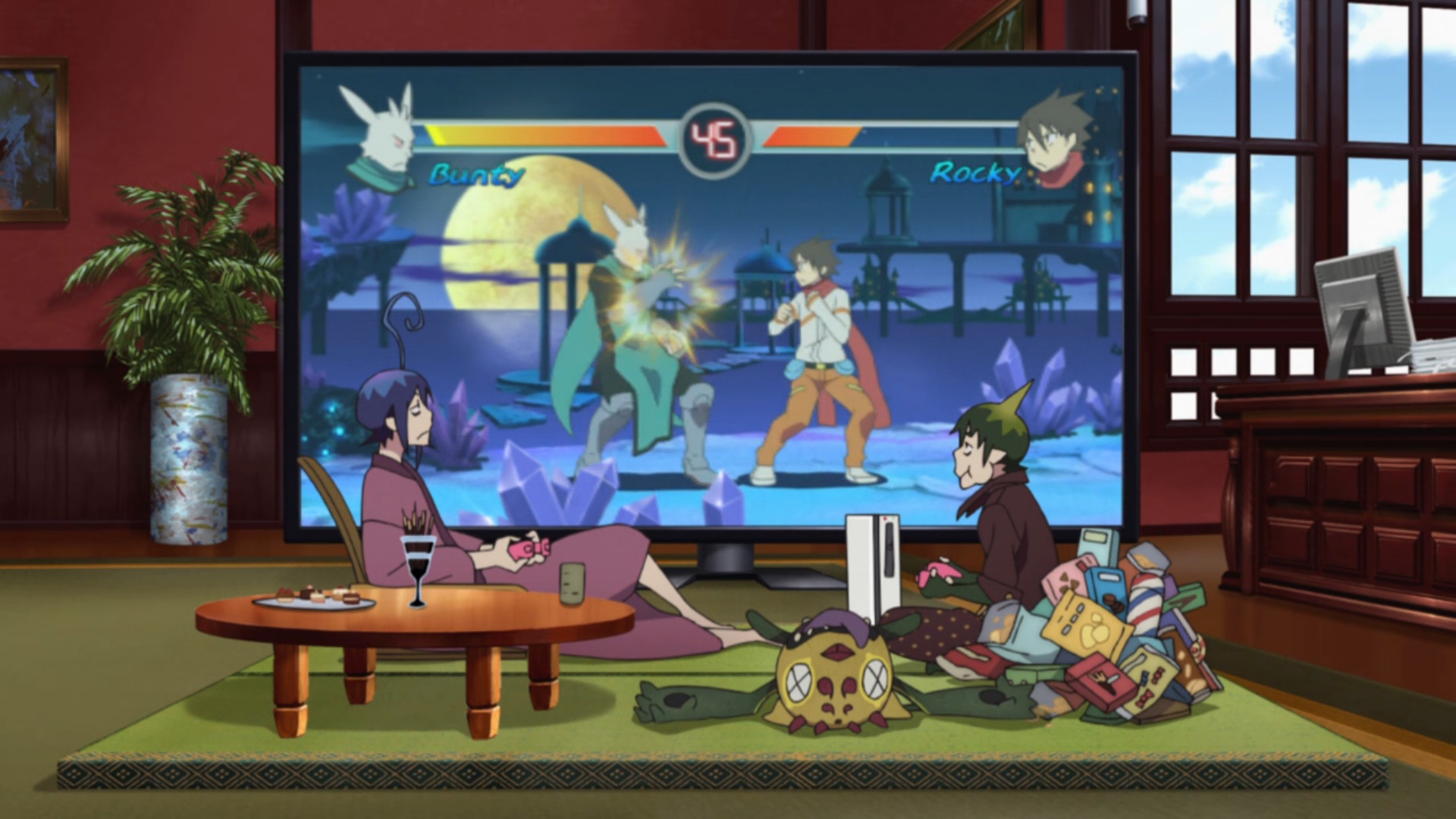Select Rocky's fighter portrait
This screenshot has width=1456, height=819.
click(1053, 142)
